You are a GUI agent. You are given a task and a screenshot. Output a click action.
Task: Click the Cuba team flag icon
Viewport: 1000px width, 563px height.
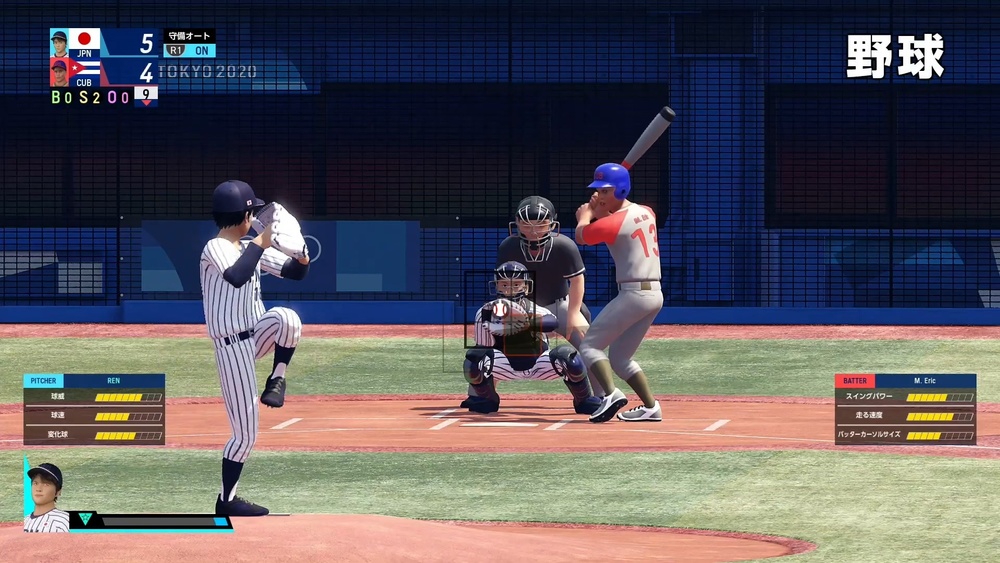(84, 71)
